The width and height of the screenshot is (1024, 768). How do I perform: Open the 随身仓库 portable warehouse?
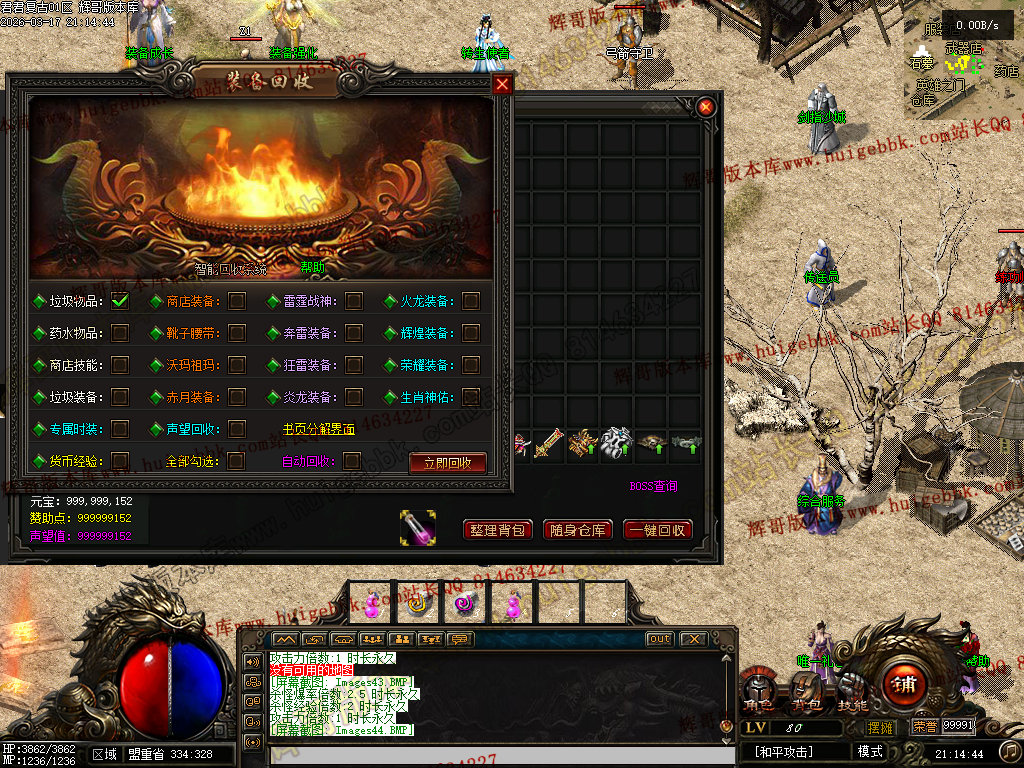(x=577, y=530)
